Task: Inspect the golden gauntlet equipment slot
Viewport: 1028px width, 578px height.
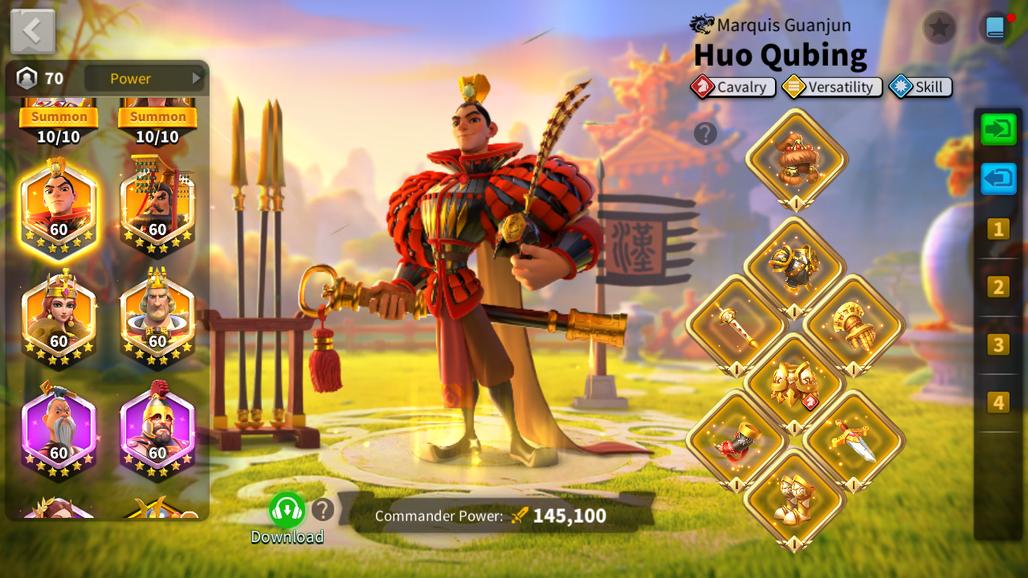Action: coord(854,323)
